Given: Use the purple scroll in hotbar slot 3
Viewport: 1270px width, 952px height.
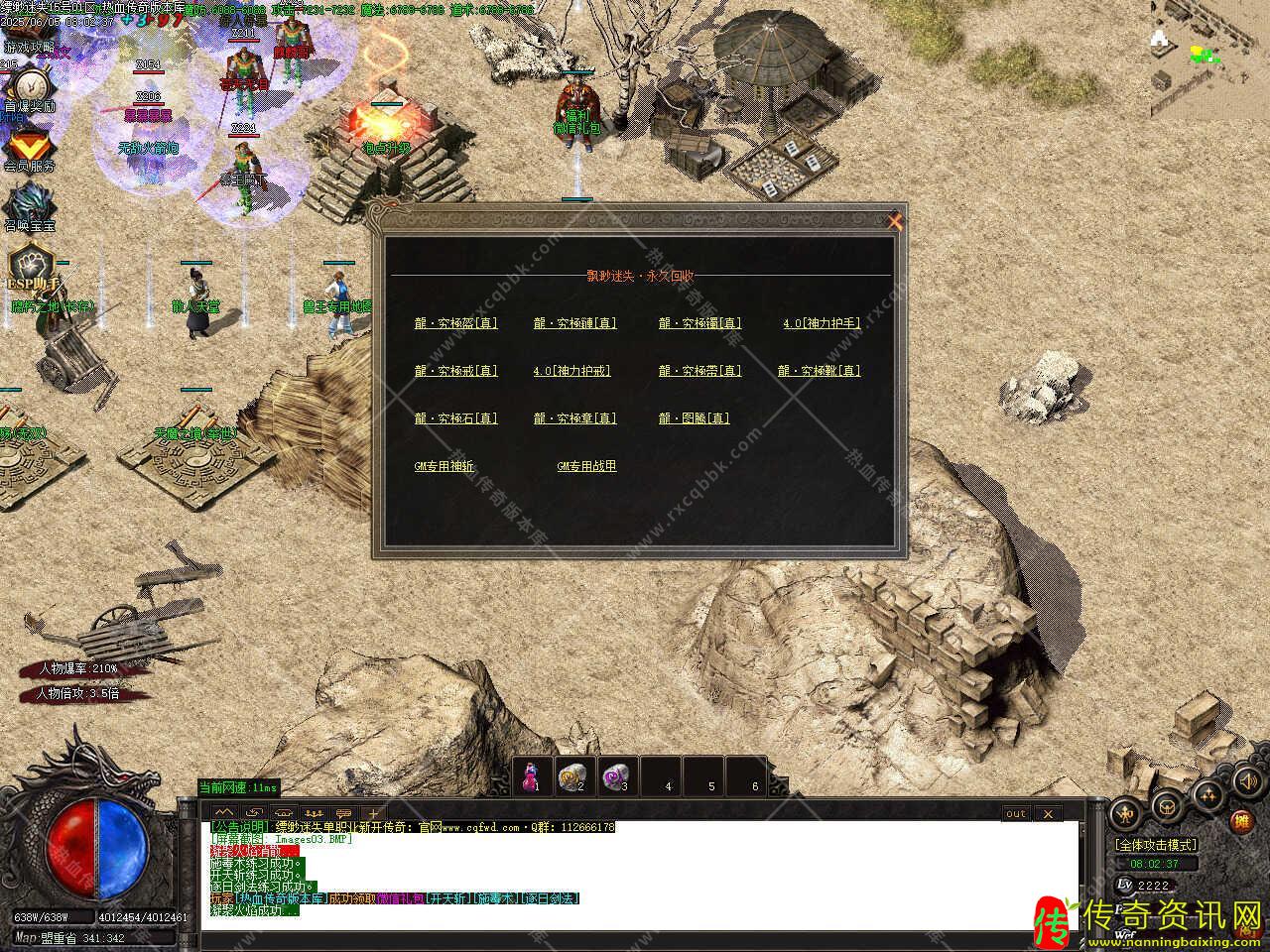Looking at the screenshot, I should click(x=619, y=775).
